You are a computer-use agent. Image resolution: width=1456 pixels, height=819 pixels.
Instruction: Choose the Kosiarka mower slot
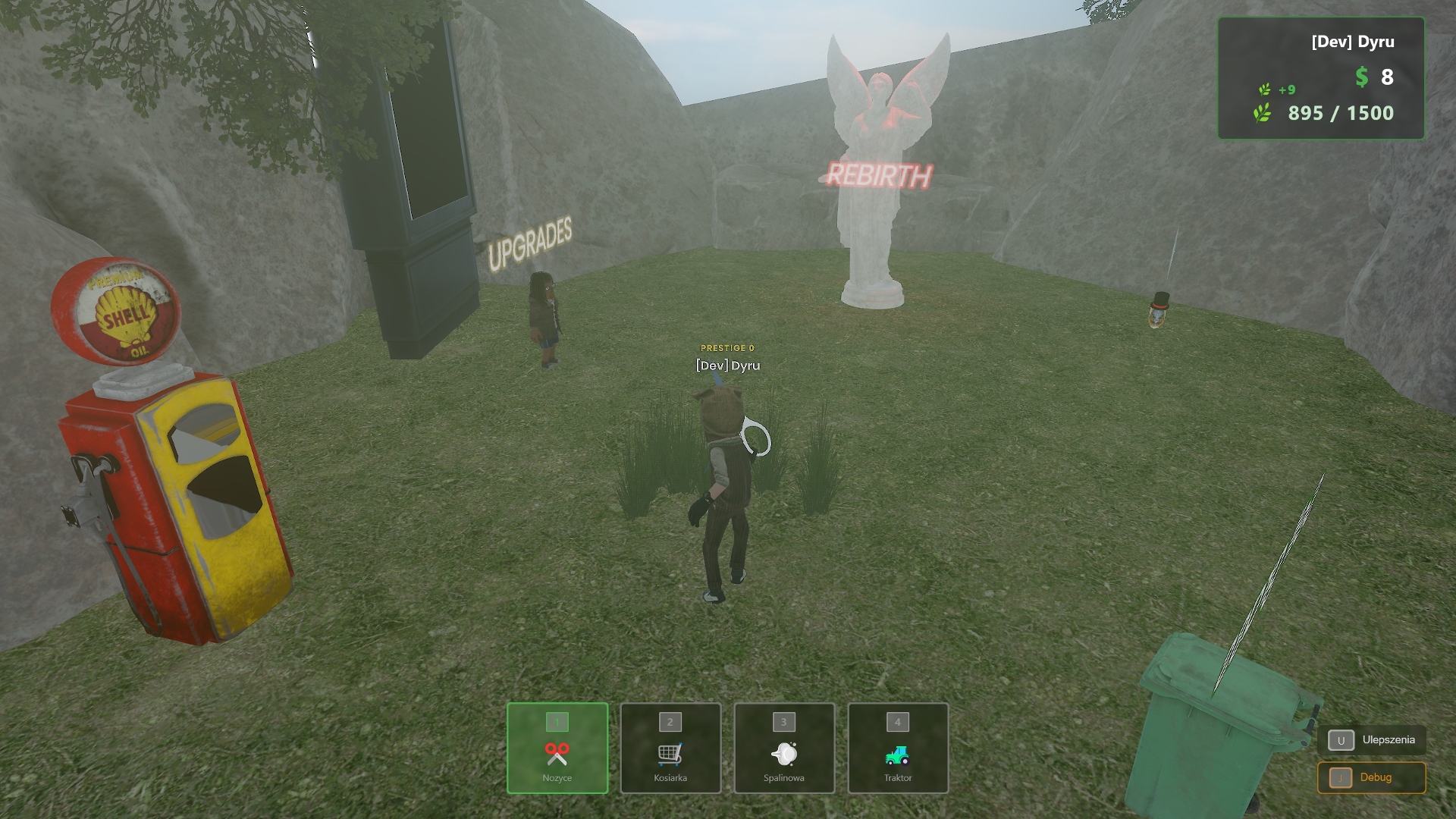[x=670, y=748]
